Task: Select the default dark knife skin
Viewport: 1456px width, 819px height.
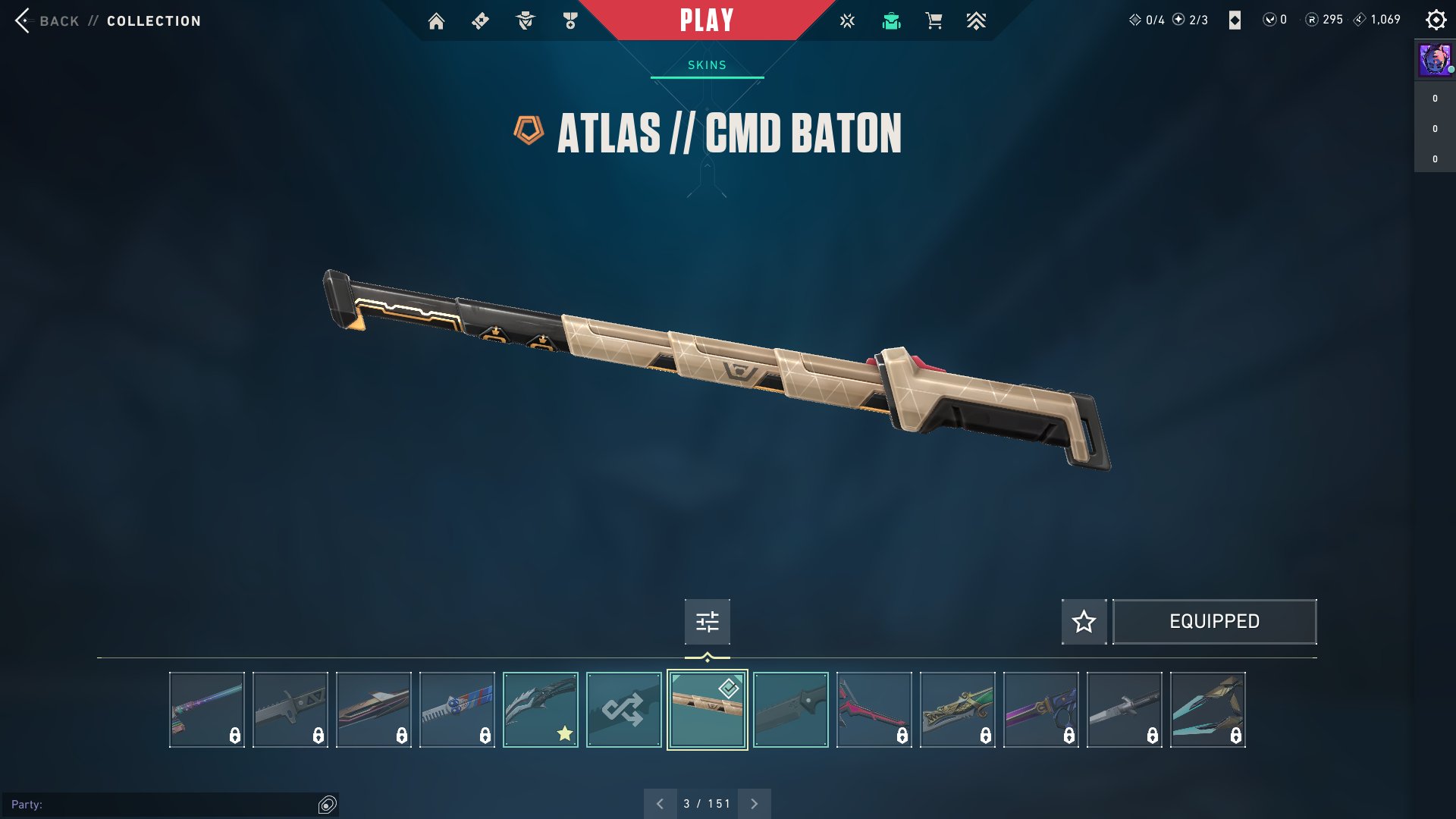Action: tap(790, 710)
